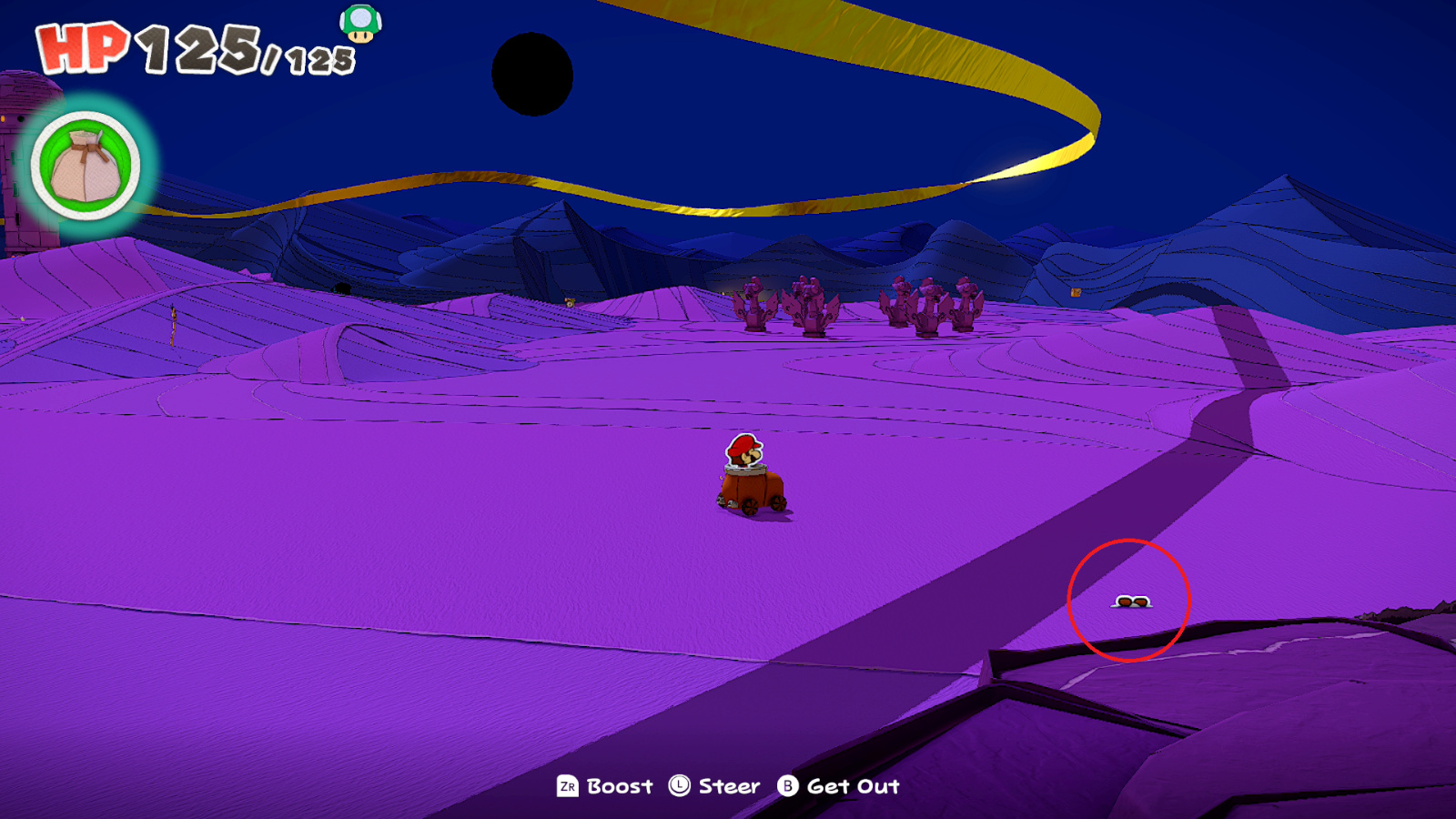Click the ZR button icon next to Boost

[566, 786]
